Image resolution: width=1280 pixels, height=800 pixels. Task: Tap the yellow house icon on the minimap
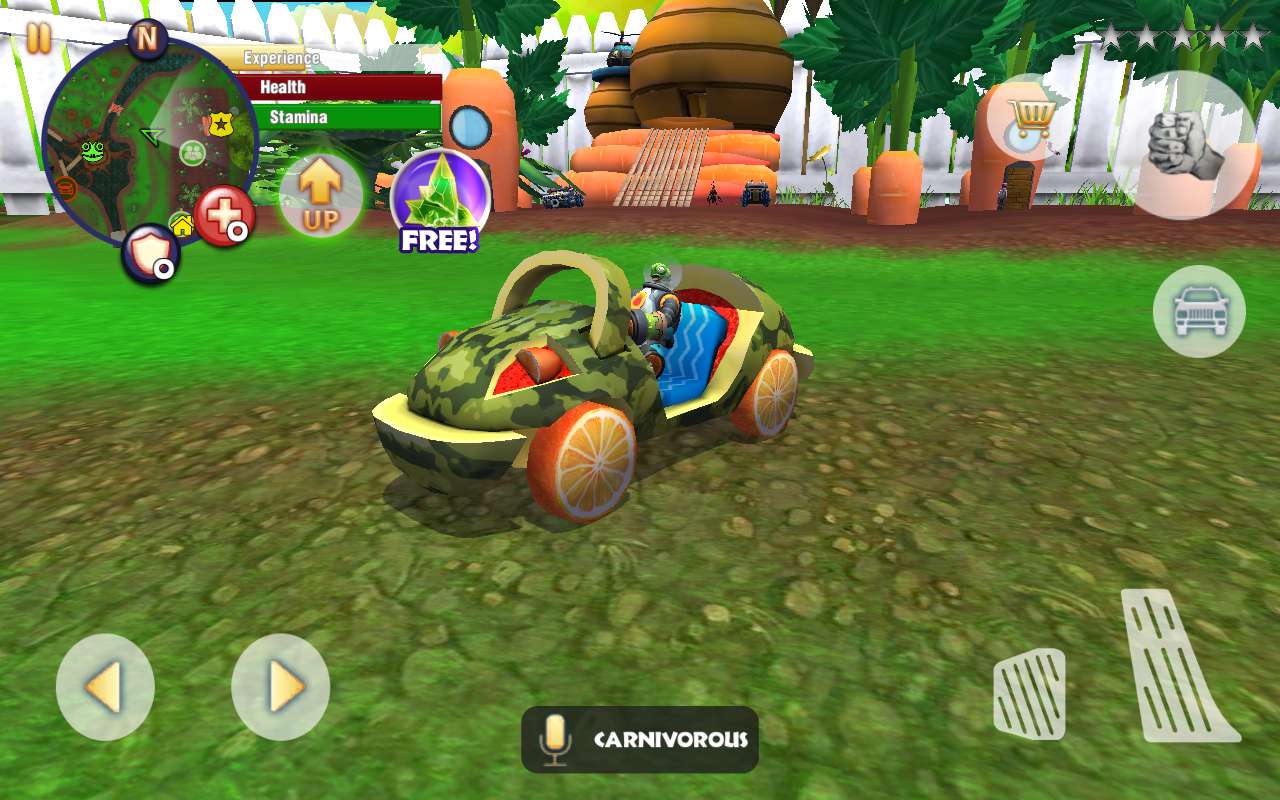(x=182, y=224)
